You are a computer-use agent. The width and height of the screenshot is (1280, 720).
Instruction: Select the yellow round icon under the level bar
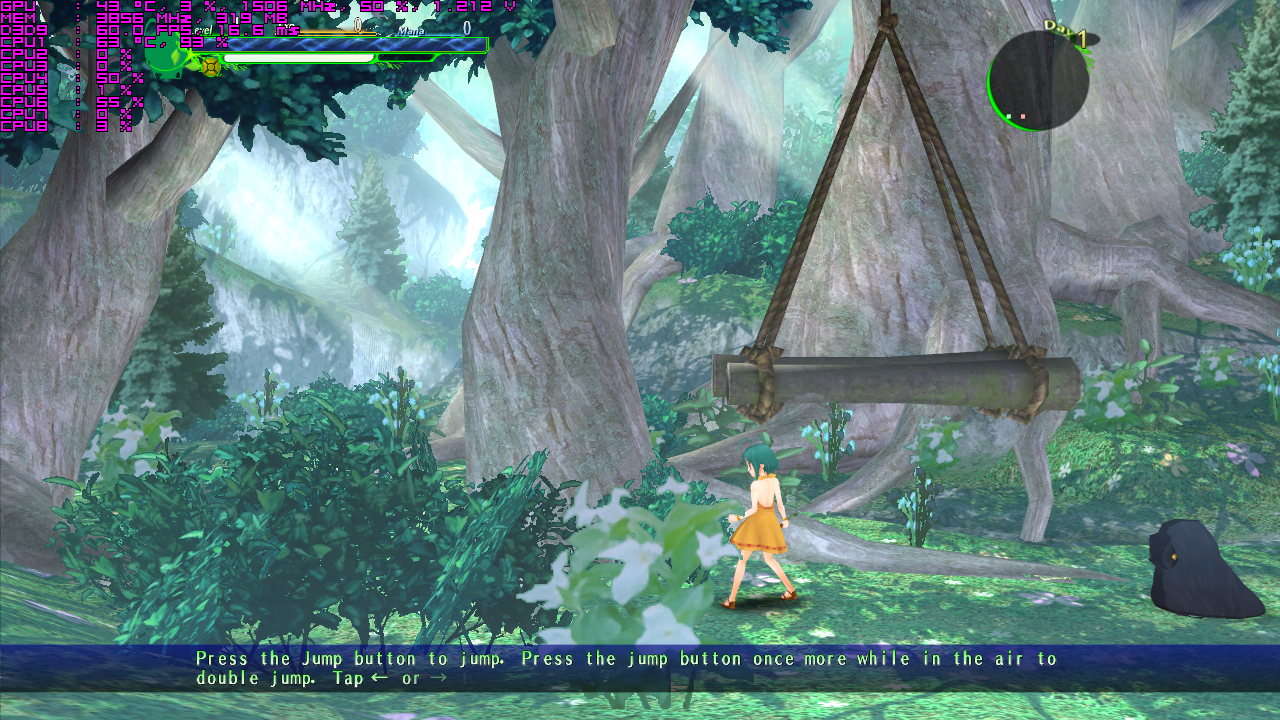[x=211, y=66]
